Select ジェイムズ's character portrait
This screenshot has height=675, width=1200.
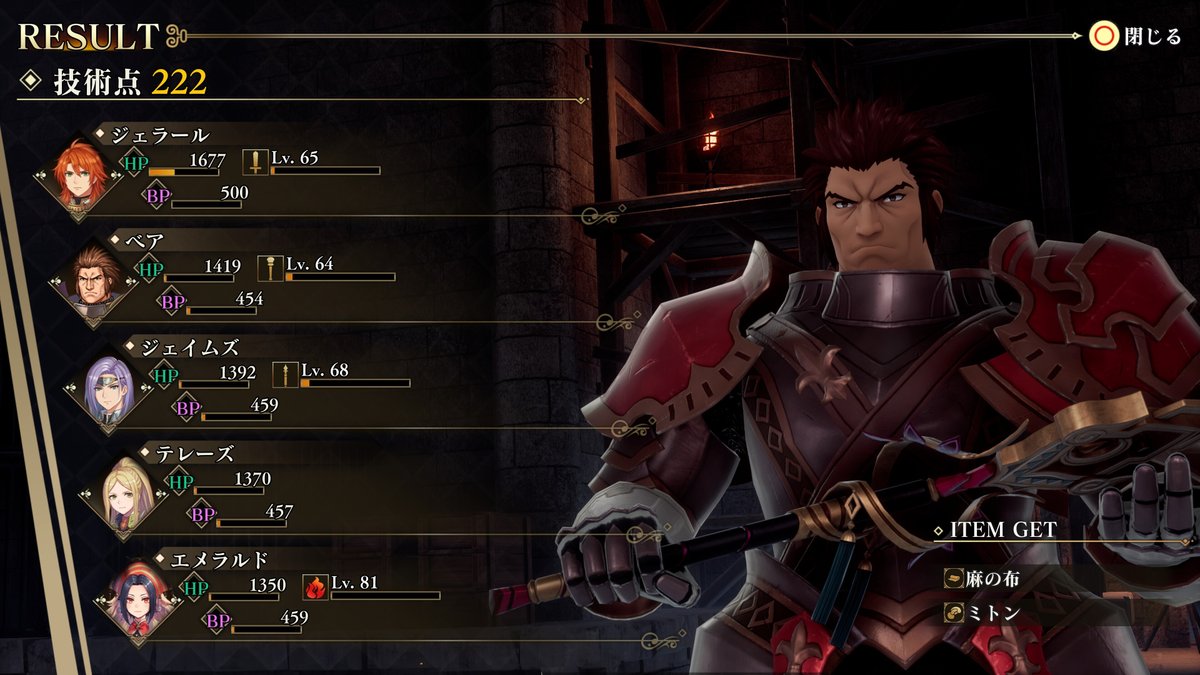click(x=111, y=390)
